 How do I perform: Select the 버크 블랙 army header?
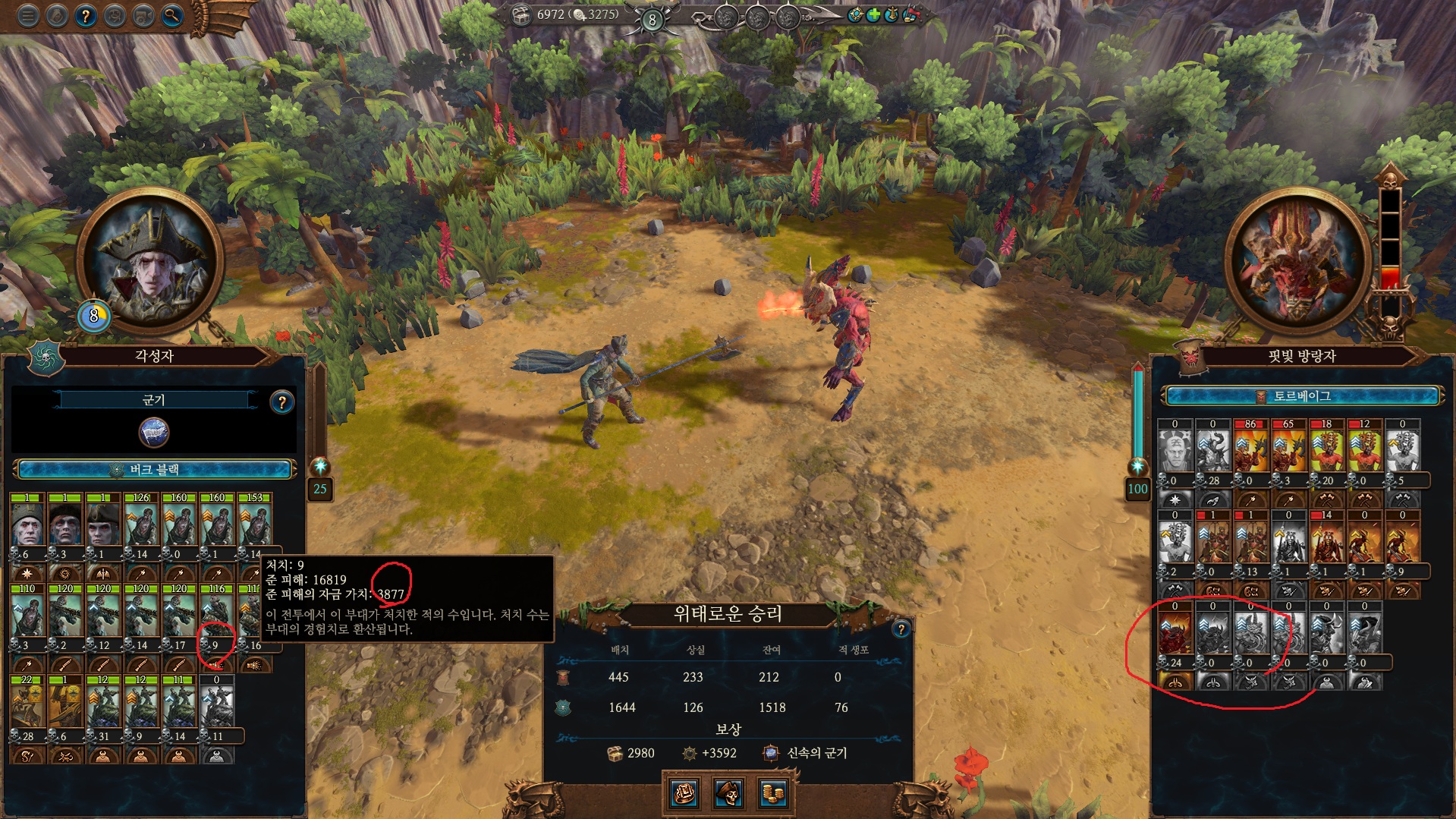pyautogui.click(x=154, y=470)
